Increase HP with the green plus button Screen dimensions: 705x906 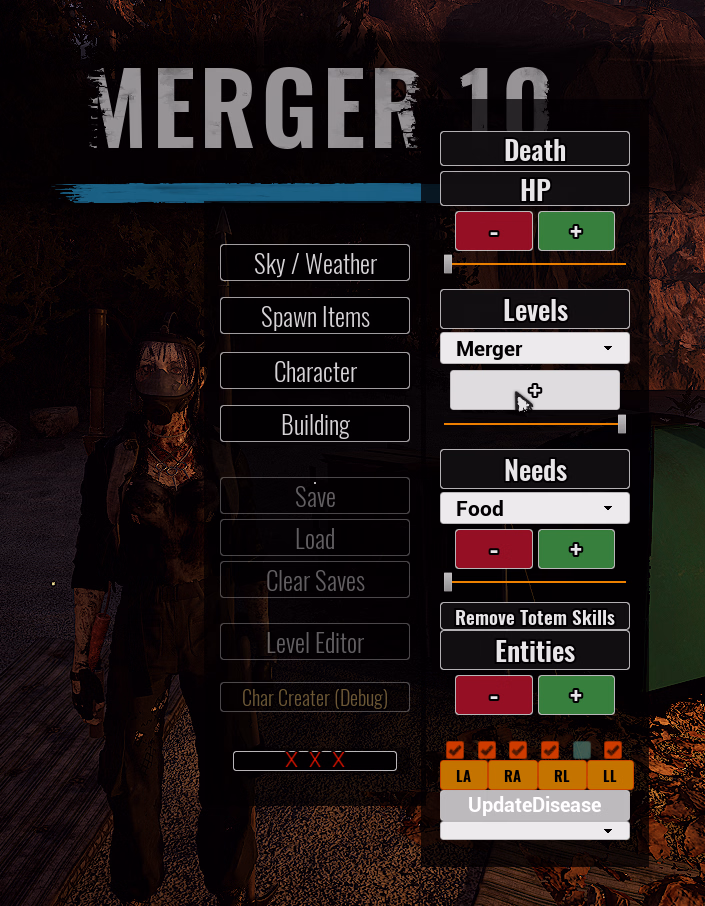coord(576,231)
